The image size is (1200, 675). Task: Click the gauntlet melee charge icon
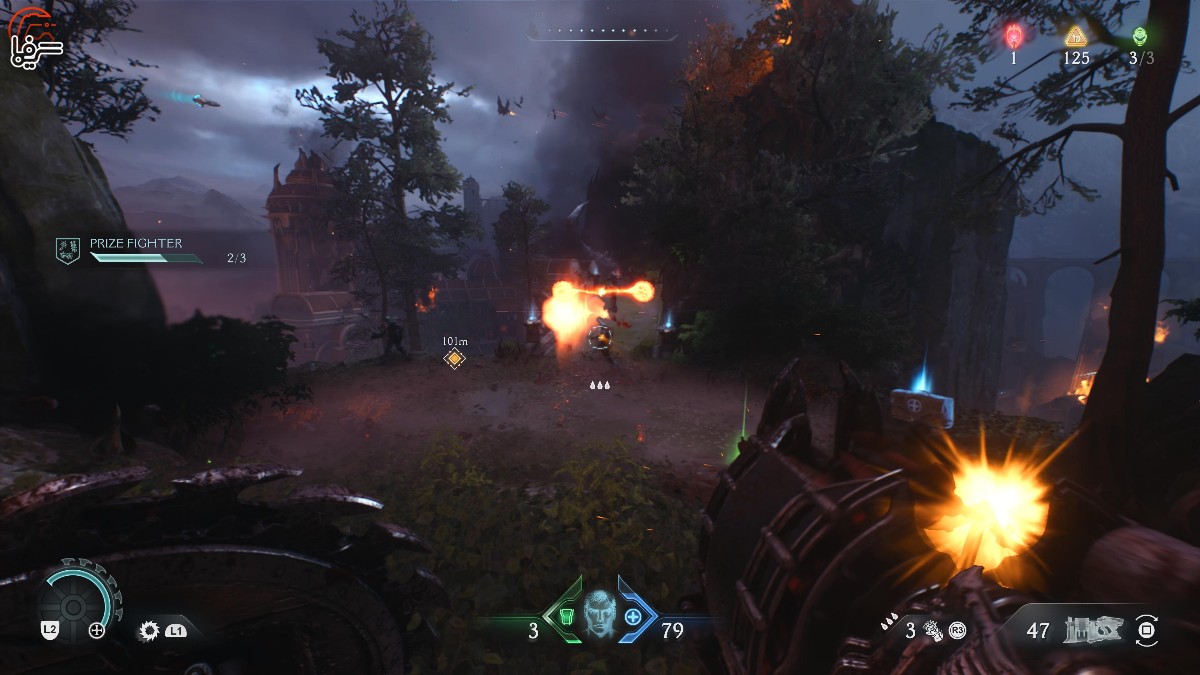tap(933, 630)
